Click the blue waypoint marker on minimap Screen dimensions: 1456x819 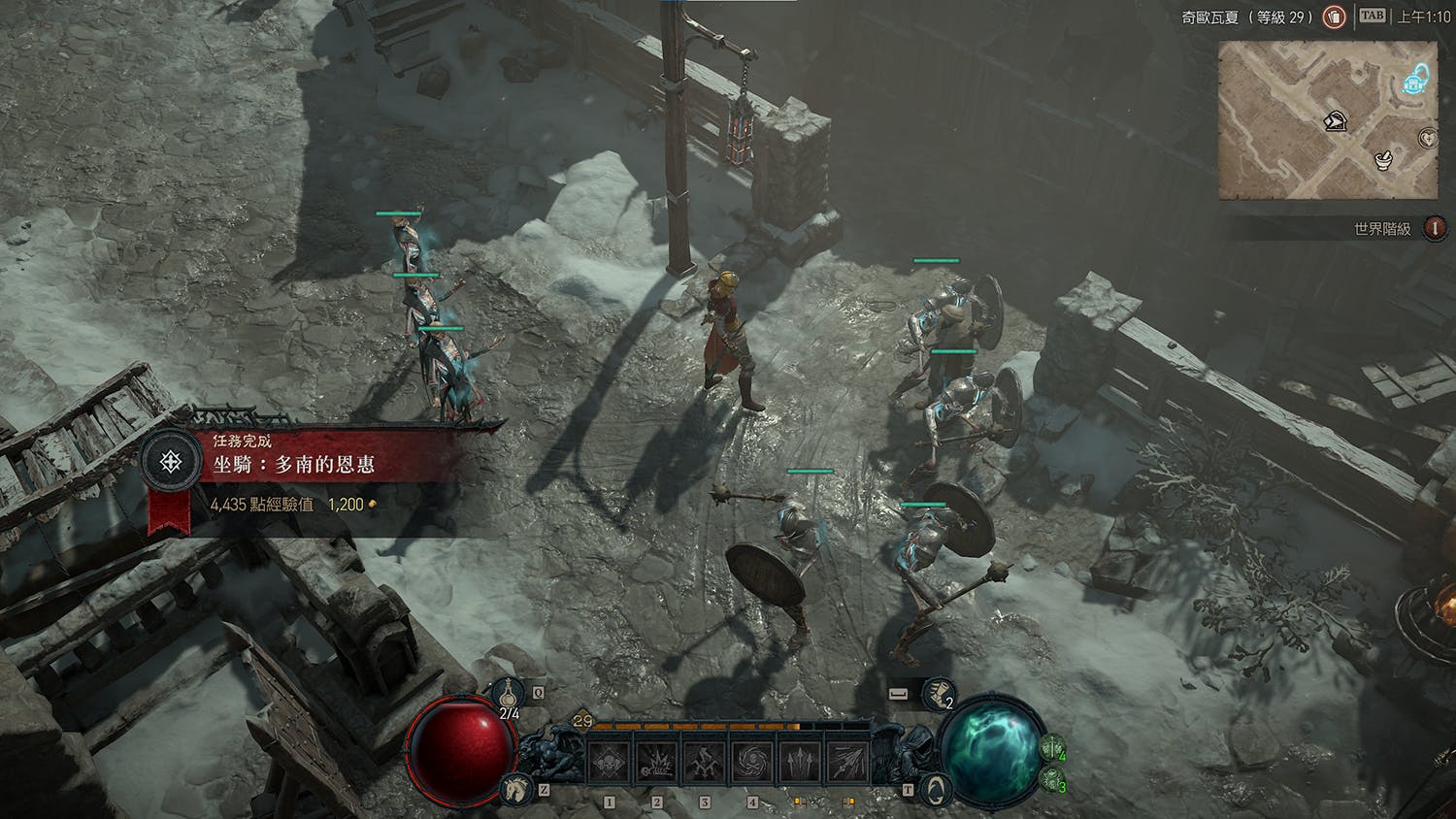[1415, 82]
